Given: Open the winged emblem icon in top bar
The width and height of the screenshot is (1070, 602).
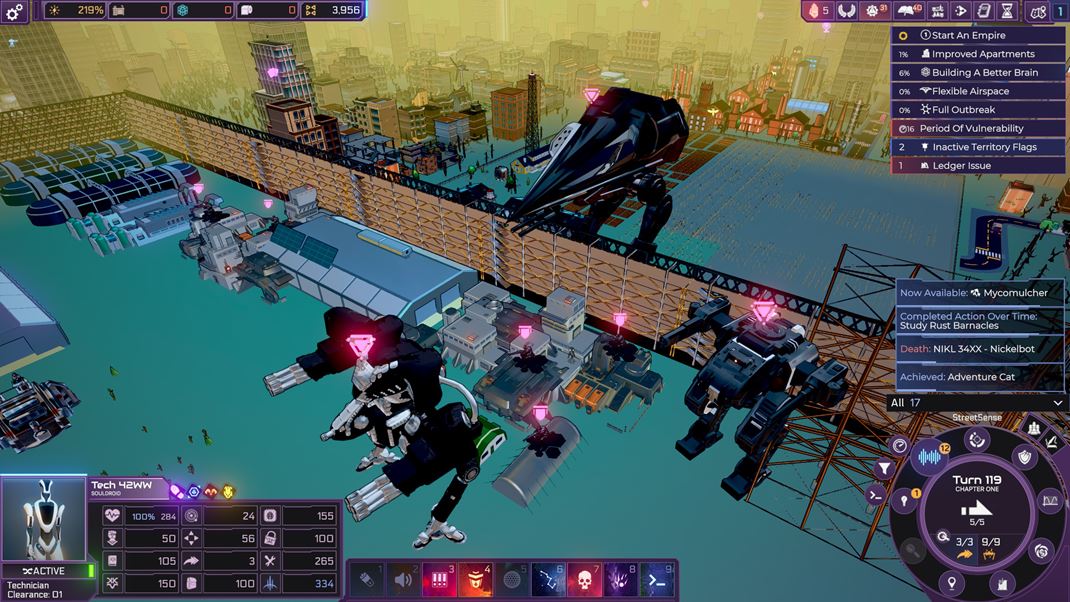Looking at the screenshot, I should click(x=847, y=11).
